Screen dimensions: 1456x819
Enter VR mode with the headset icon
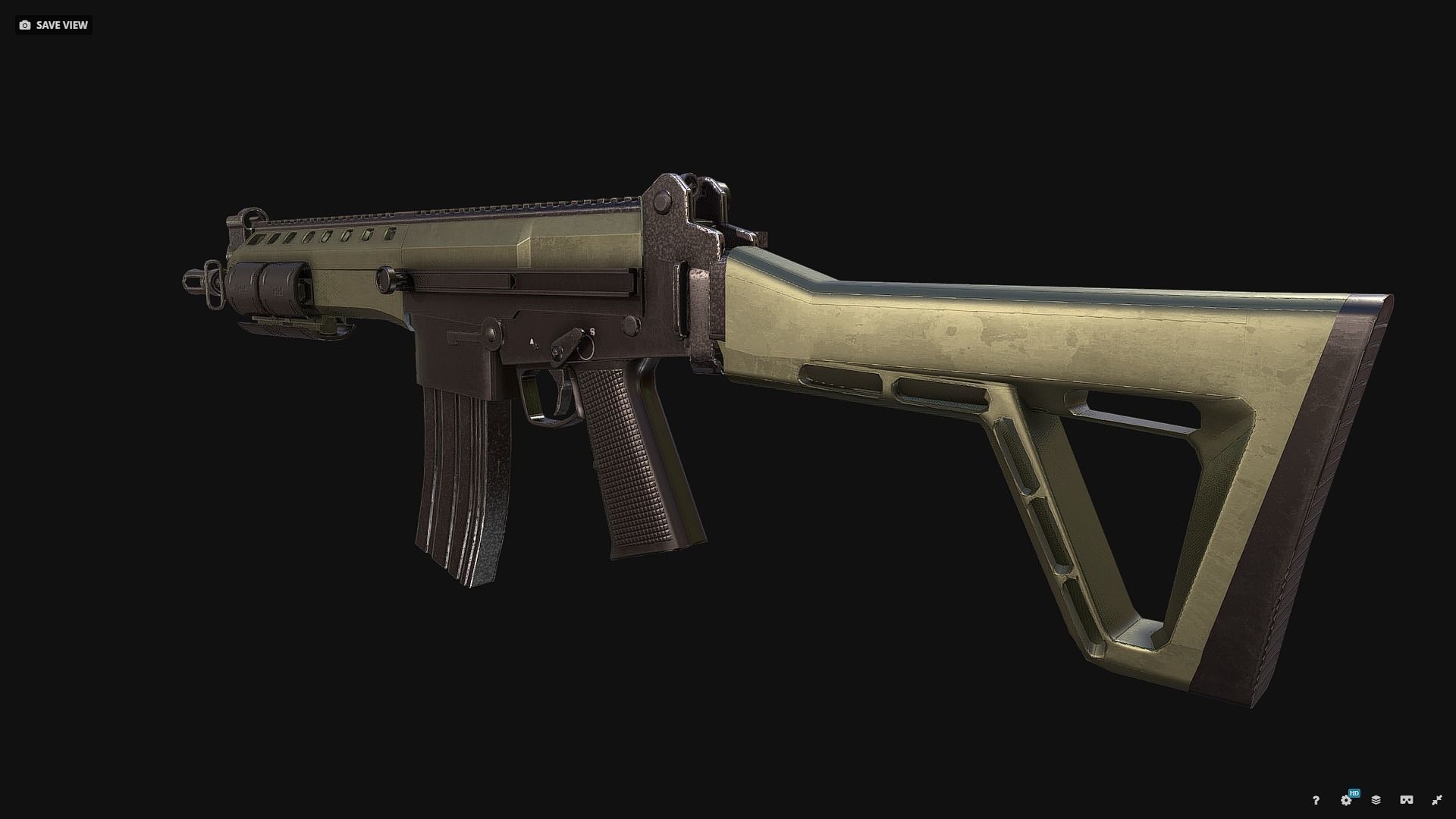1407,801
